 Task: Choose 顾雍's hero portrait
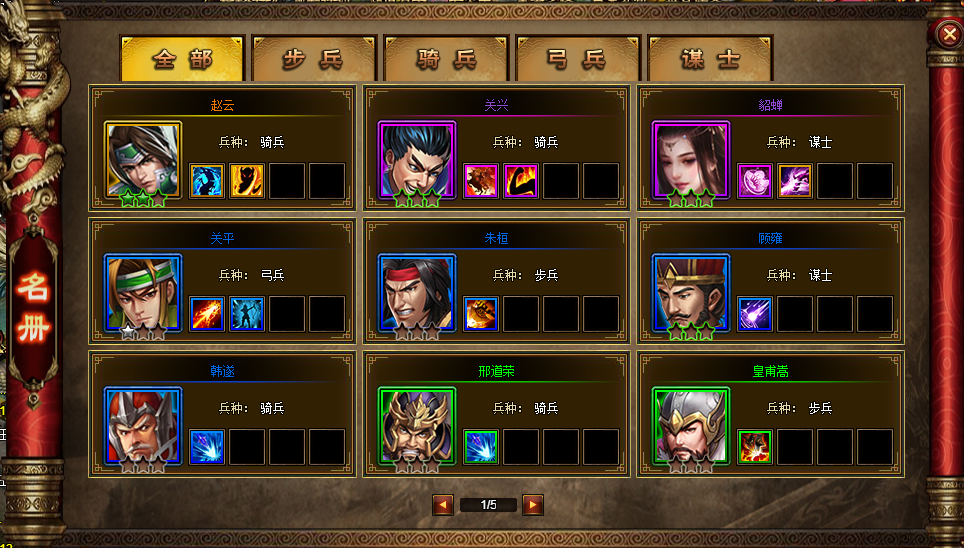pos(691,293)
